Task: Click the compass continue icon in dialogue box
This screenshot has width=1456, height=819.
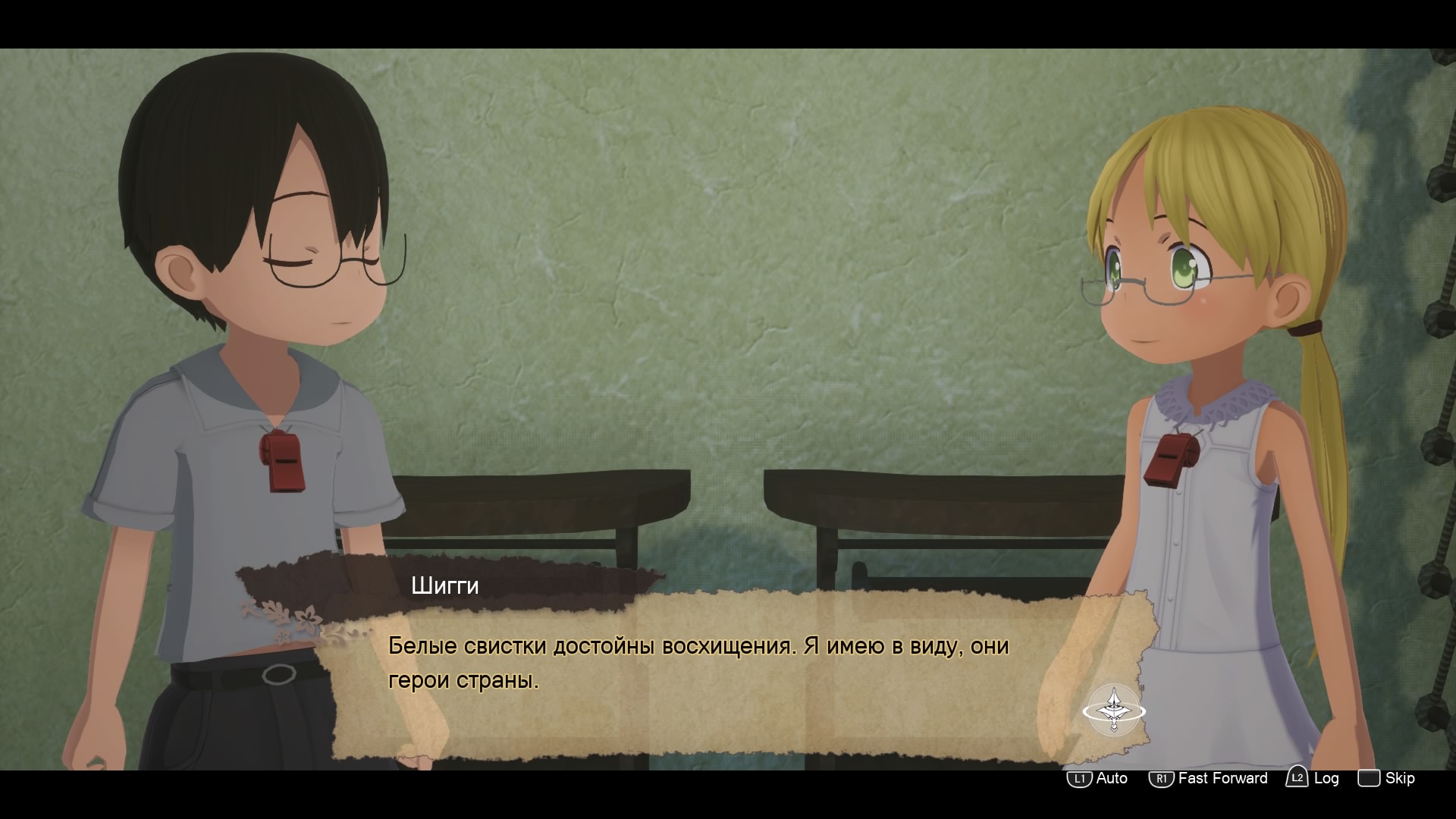Action: (x=1113, y=710)
